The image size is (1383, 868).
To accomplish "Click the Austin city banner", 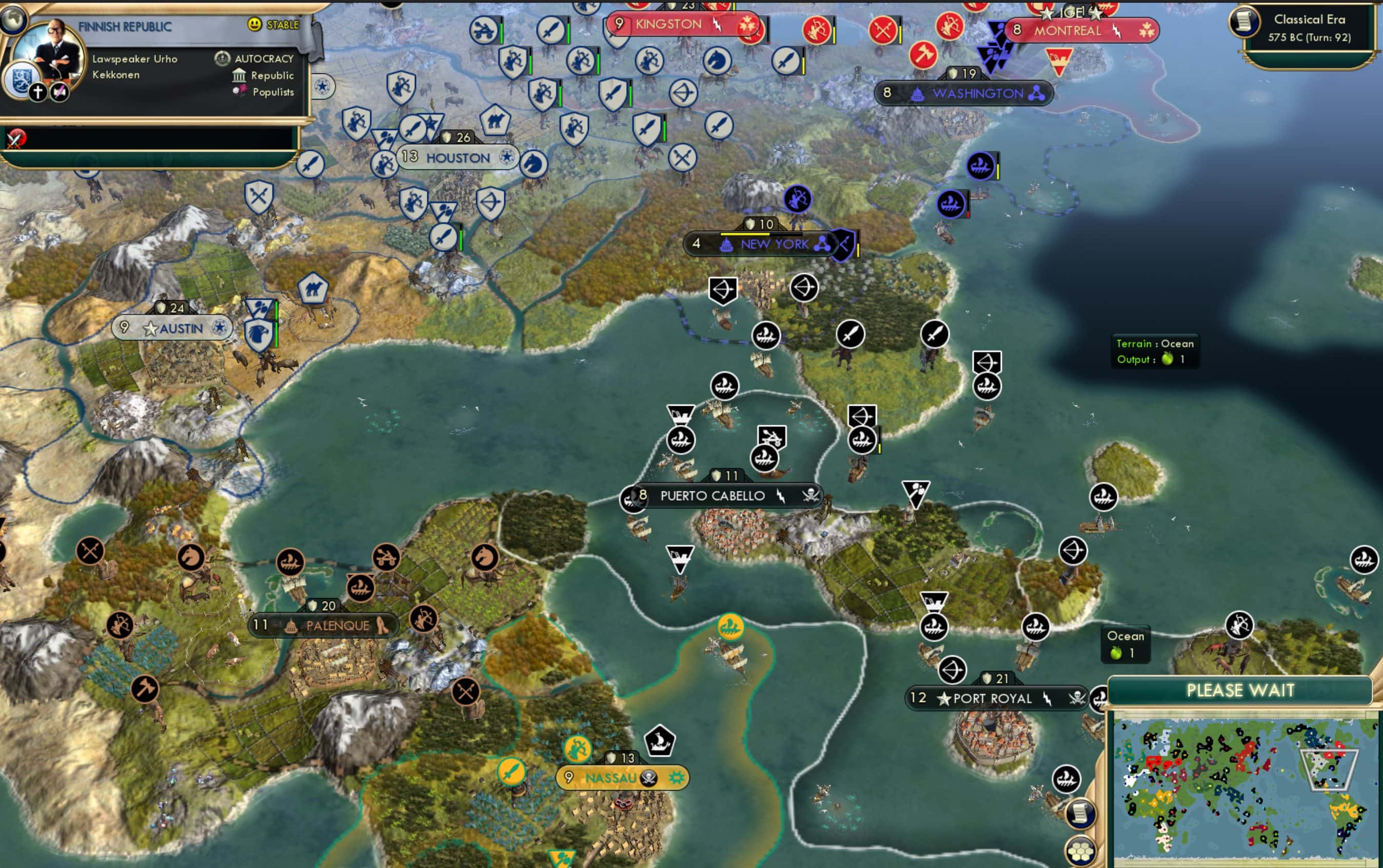I will (x=172, y=328).
